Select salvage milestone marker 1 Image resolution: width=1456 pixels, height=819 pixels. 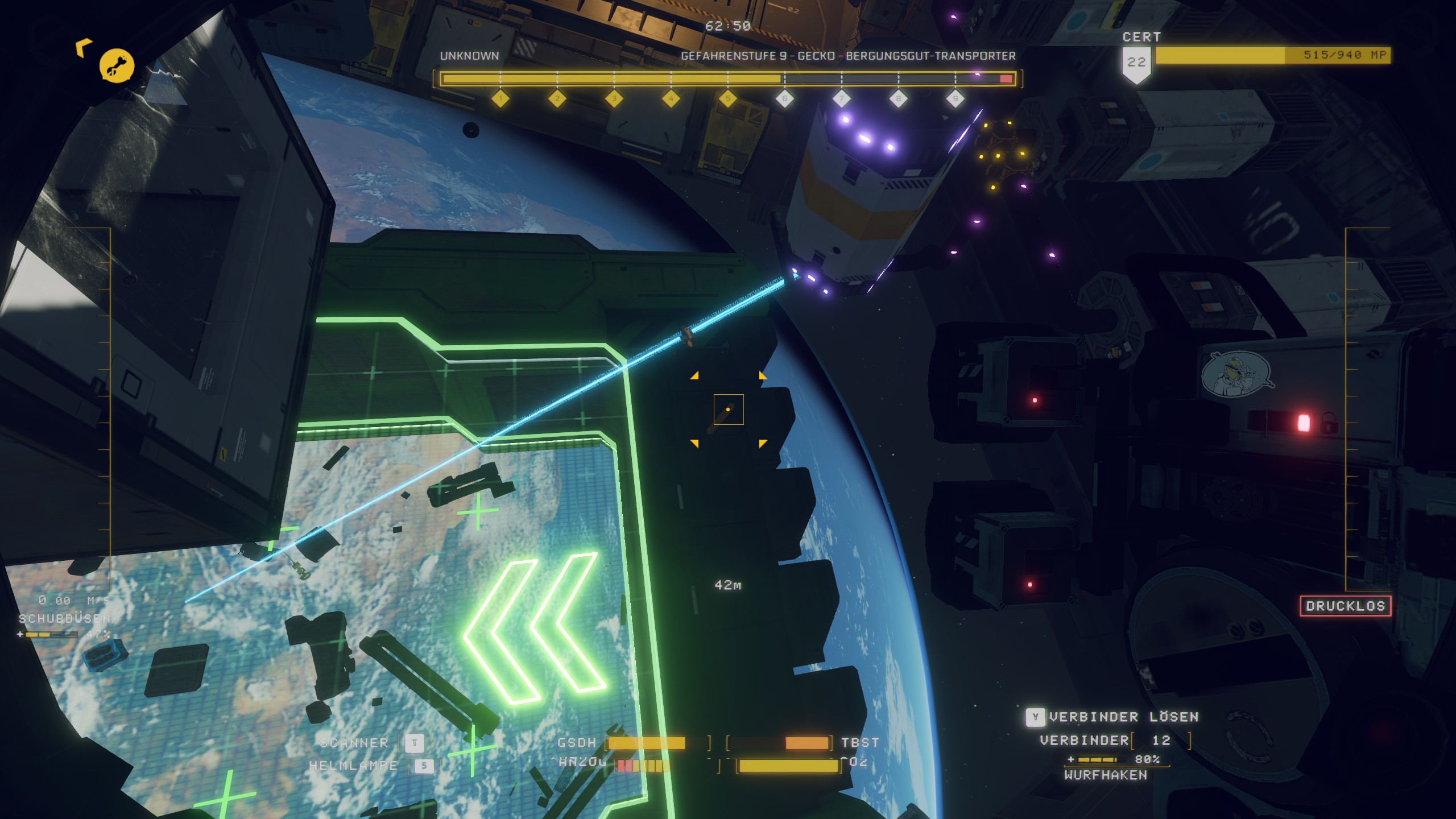pos(500,99)
